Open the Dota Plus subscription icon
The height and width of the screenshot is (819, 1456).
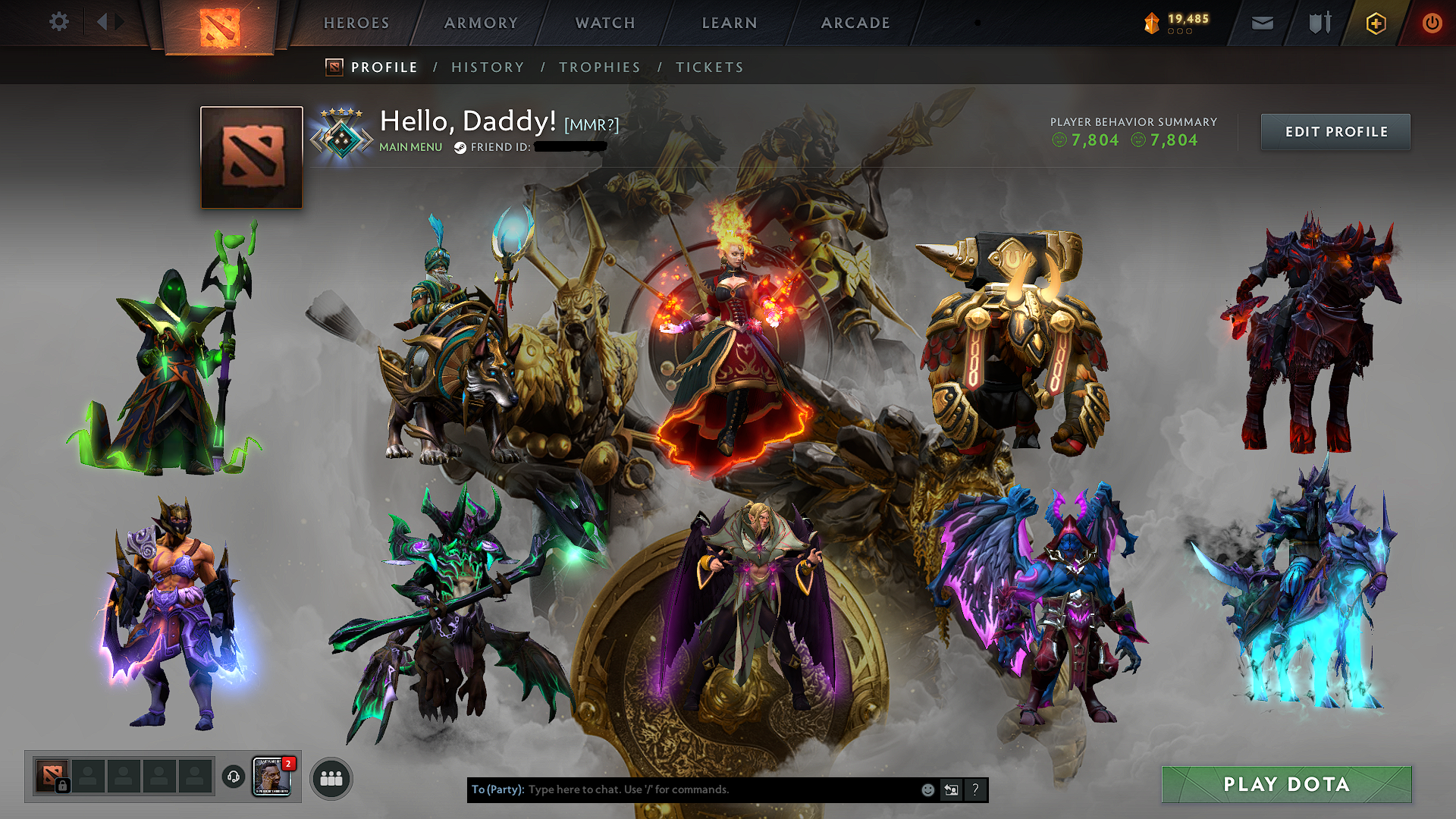[1376, 23]
